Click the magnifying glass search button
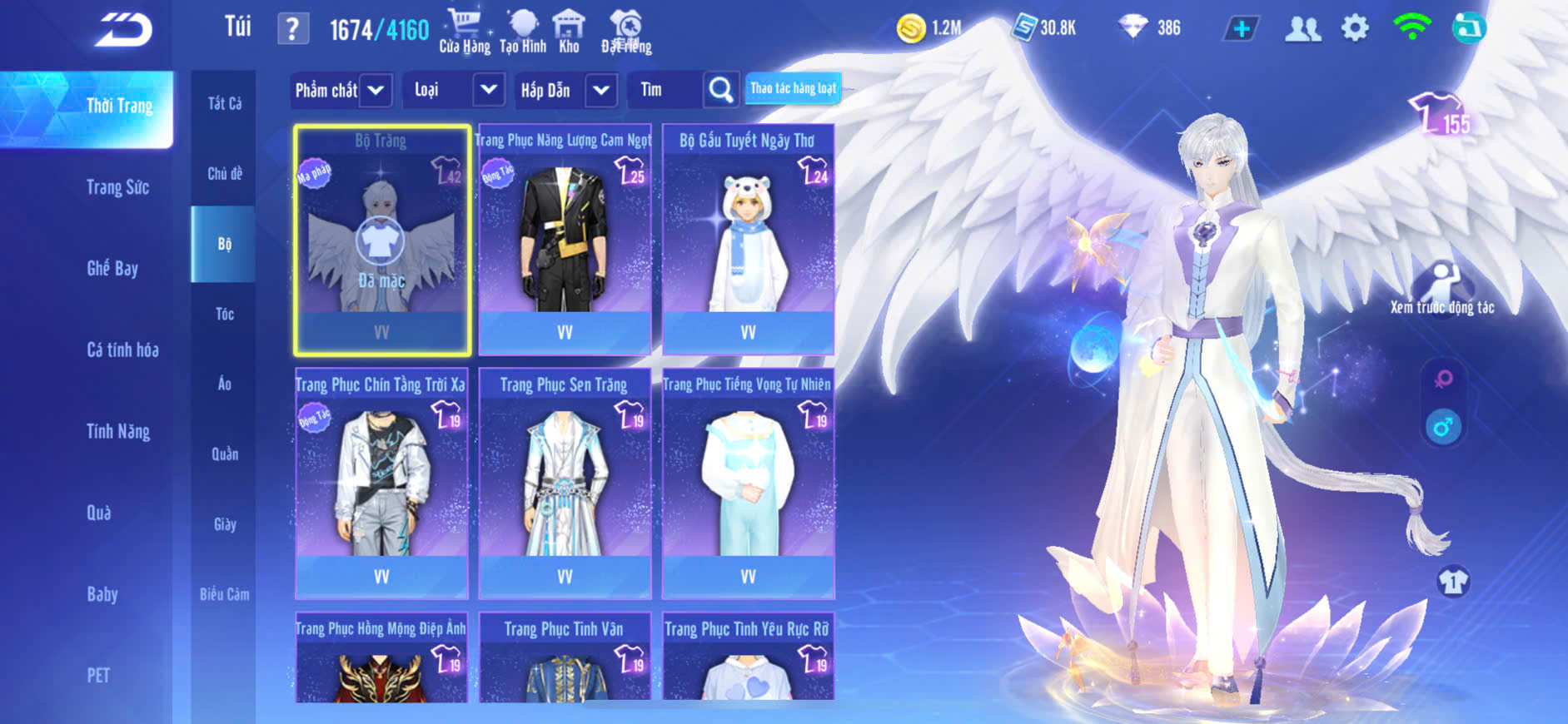Screen dimensions: 1568x724 [721, 90]
